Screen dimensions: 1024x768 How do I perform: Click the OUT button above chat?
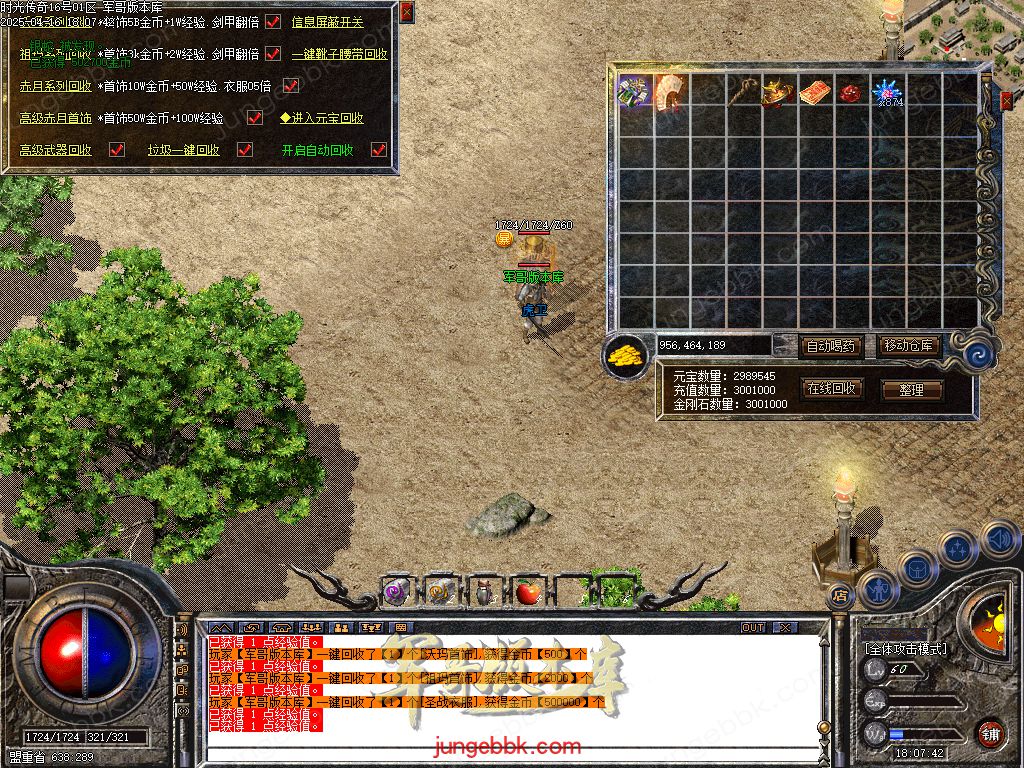click(753, 628)
